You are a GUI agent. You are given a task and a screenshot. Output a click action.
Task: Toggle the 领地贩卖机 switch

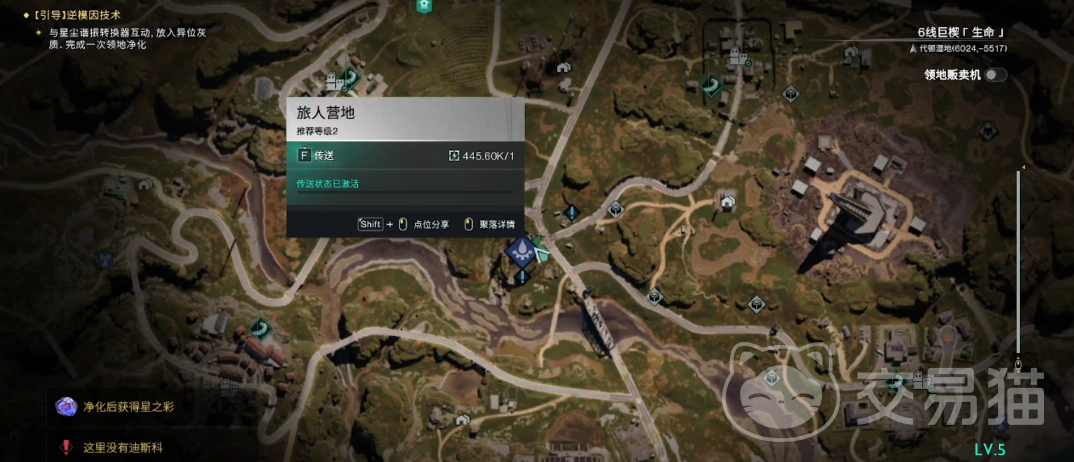coord(995,75)
